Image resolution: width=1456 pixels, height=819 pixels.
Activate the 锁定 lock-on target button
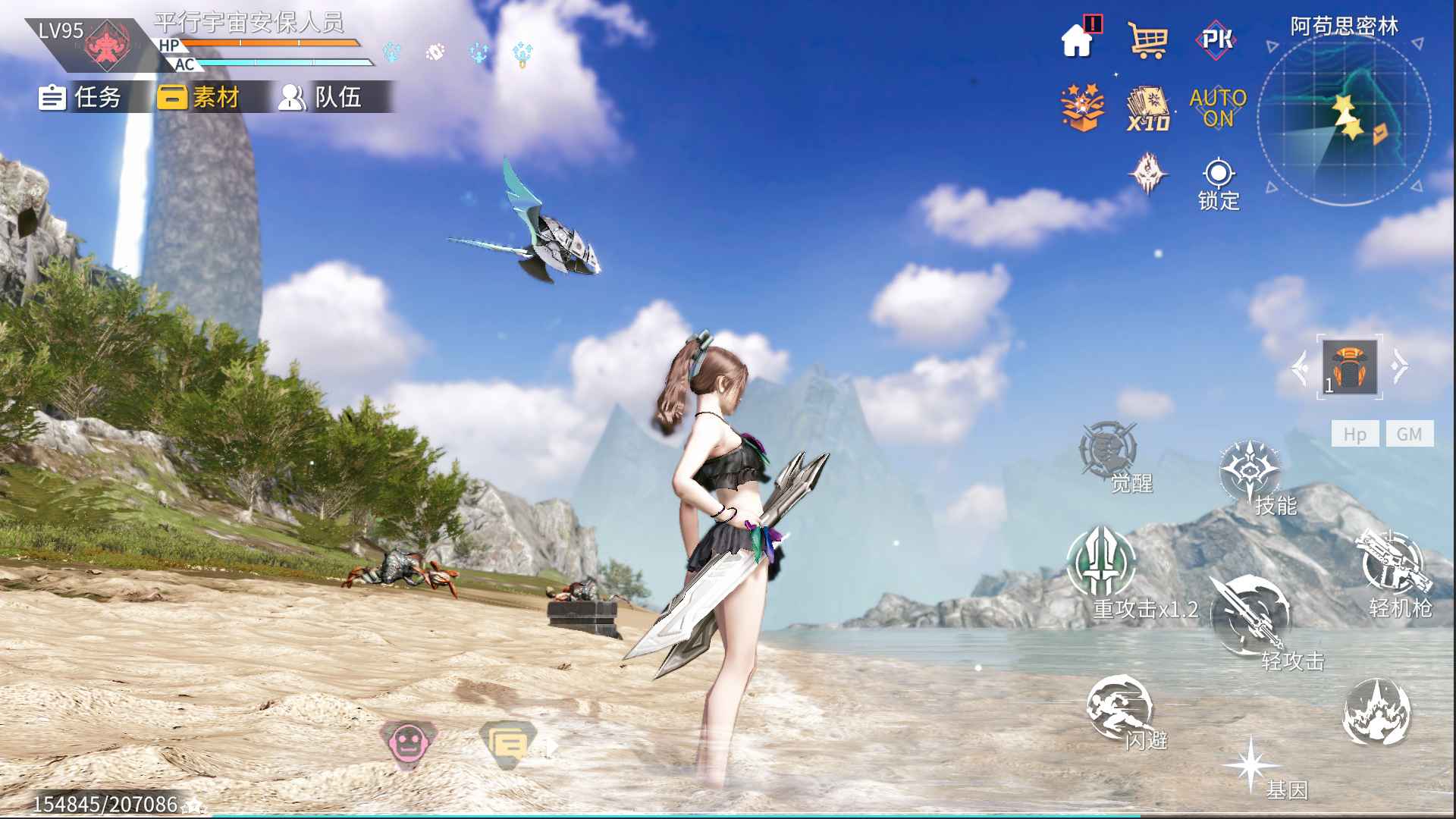point(1219,183)
